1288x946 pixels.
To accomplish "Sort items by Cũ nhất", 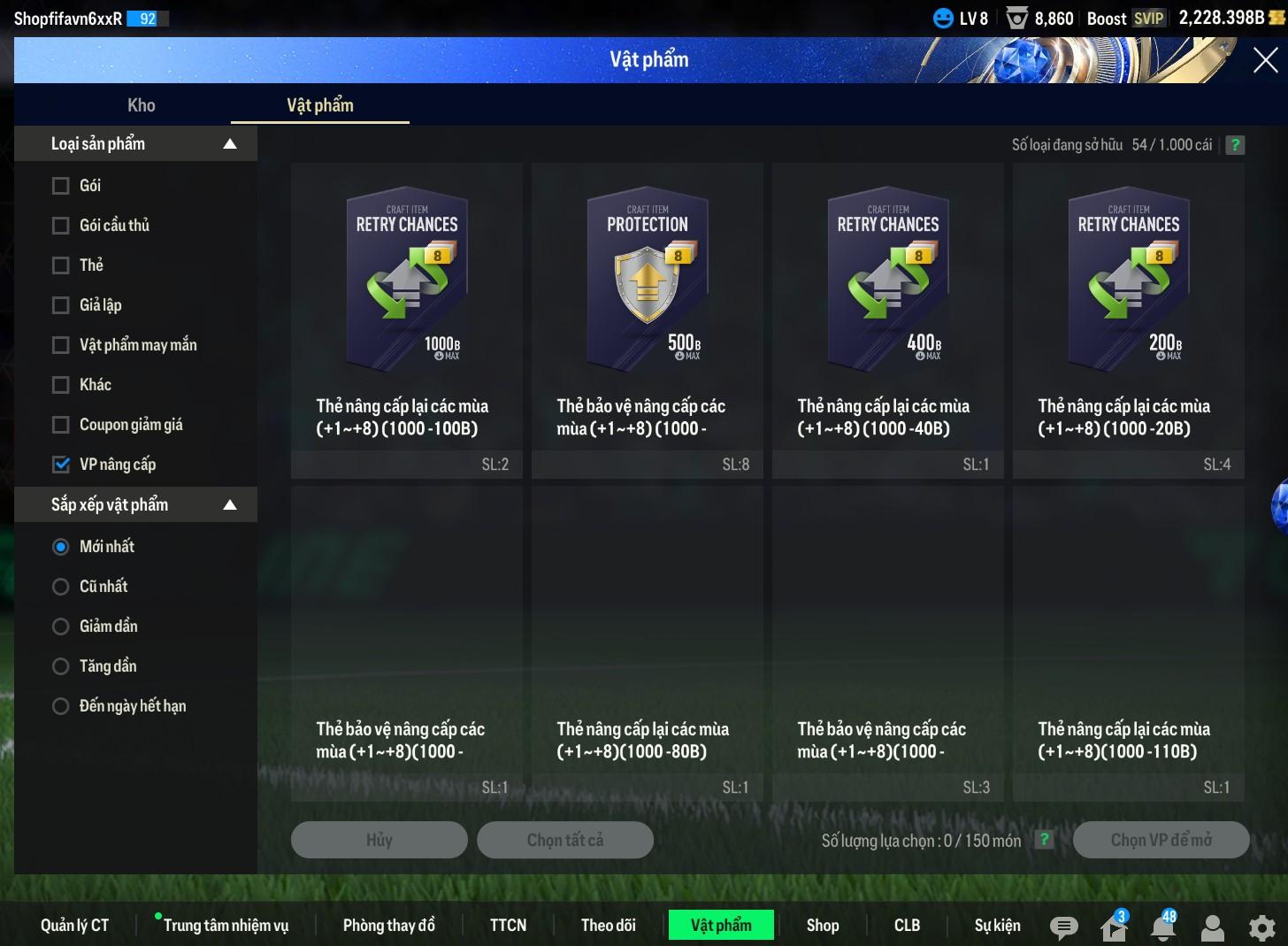I will click(x=61, y=587).
